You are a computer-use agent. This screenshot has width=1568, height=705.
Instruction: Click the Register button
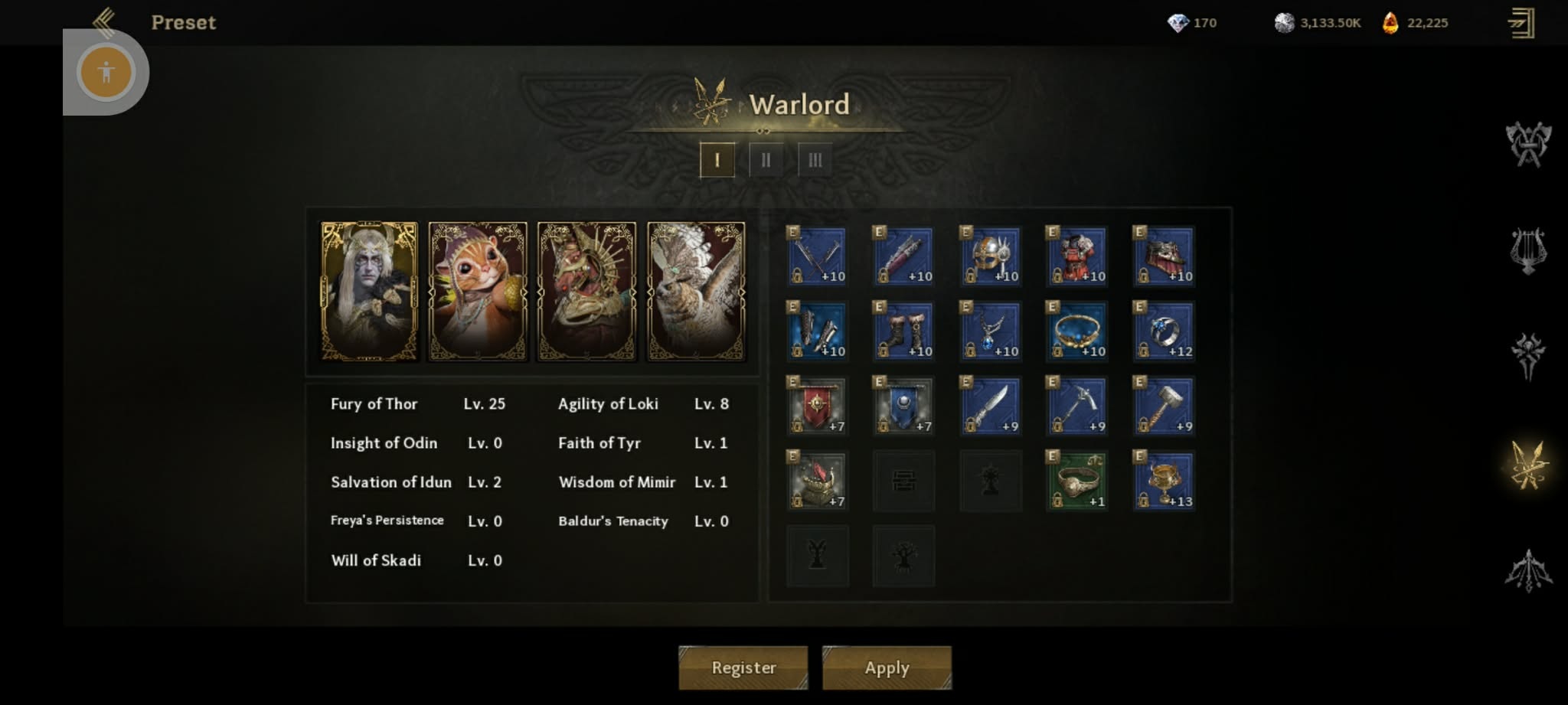(x=743, y=667)
